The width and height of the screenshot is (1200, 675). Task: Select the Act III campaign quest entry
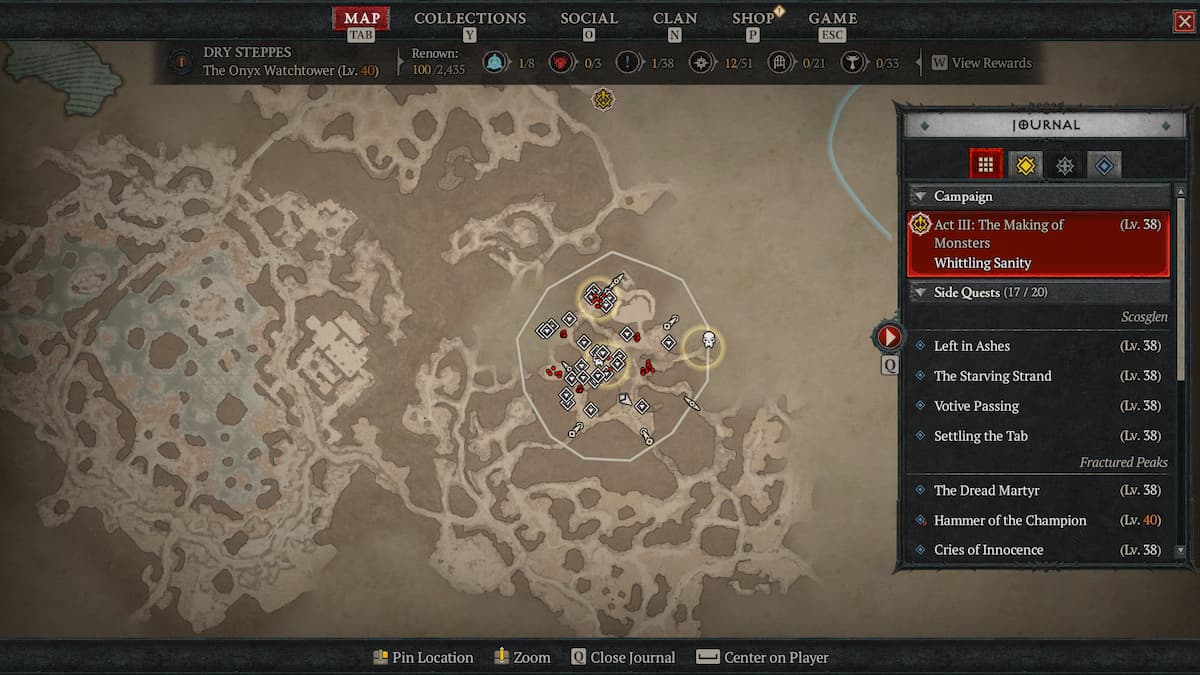[x=1038, y=244]
